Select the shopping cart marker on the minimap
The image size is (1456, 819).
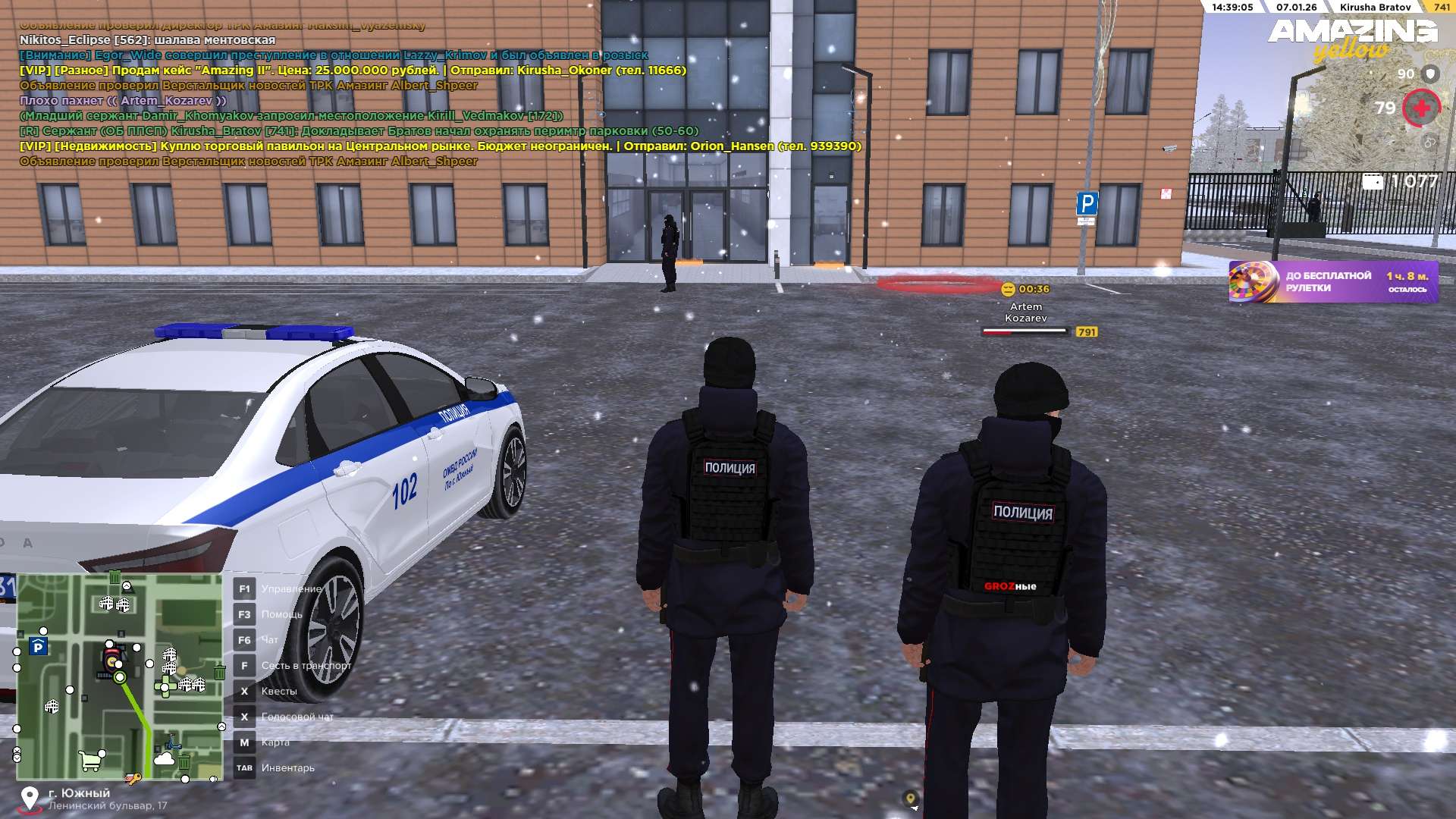90,760
